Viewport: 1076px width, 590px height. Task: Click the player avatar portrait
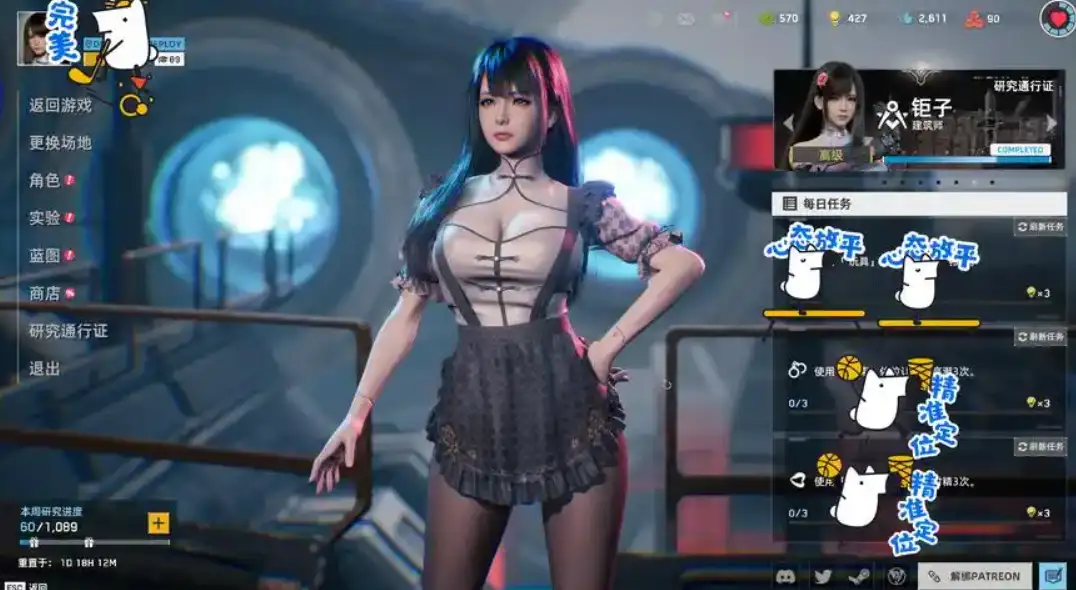click(x=35, y=38)
